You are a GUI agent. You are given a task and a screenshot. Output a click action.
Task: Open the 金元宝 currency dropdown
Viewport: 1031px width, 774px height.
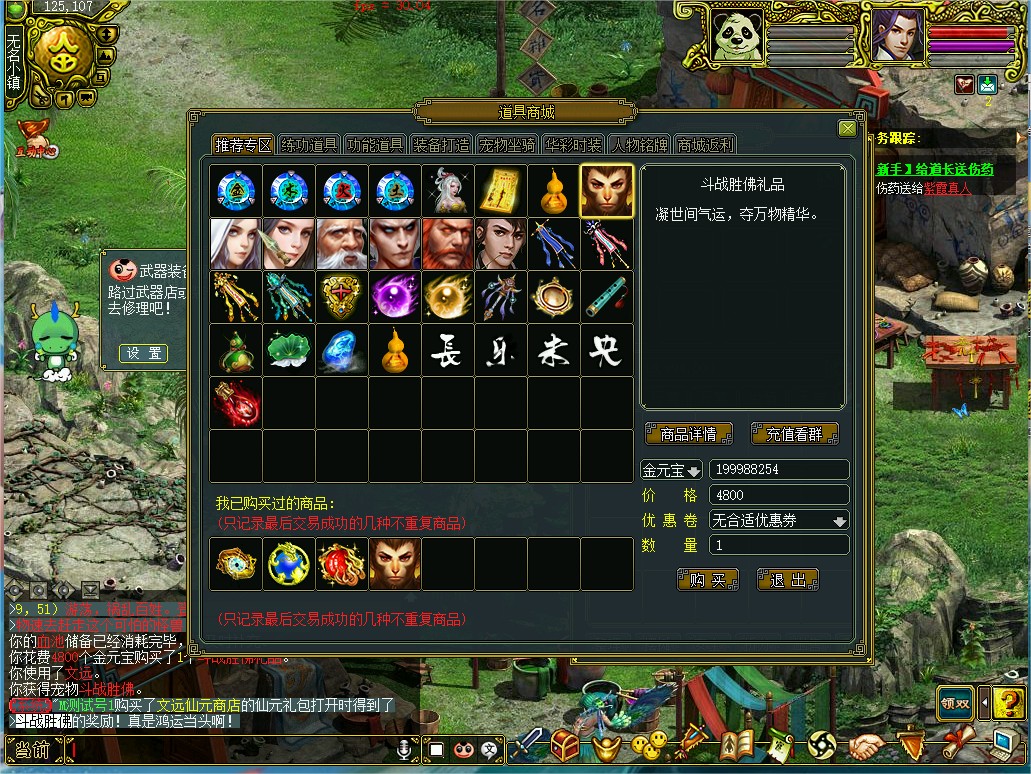(x=672, y=470)
